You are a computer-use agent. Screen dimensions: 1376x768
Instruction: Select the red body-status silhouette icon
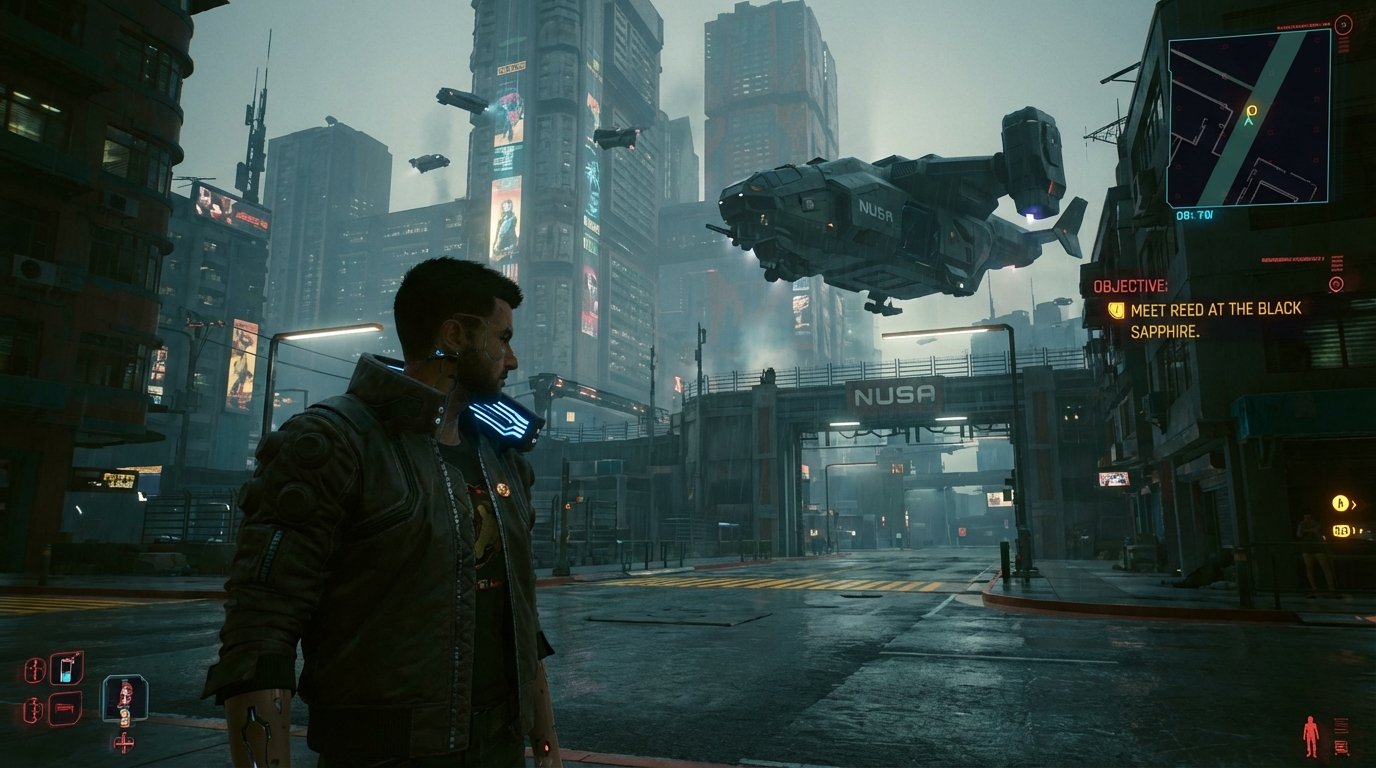point(1310,735)
